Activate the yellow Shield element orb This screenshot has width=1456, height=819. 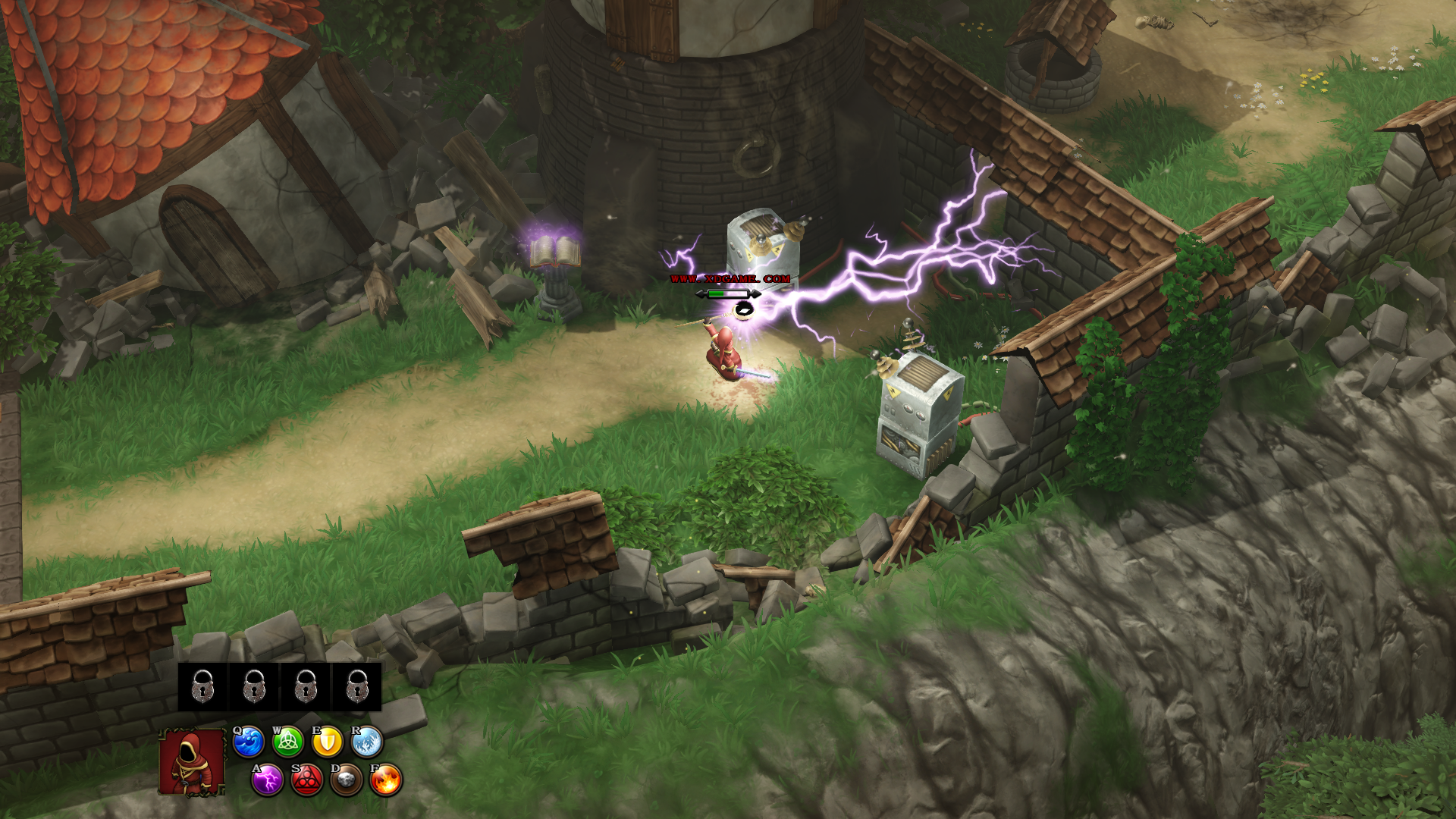[328, 742]
